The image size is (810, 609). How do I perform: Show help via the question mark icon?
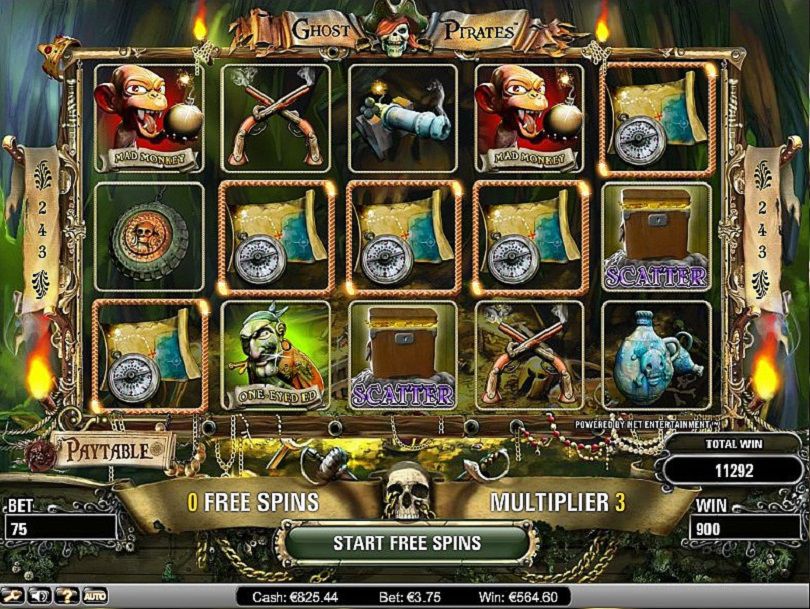point(69,596)
